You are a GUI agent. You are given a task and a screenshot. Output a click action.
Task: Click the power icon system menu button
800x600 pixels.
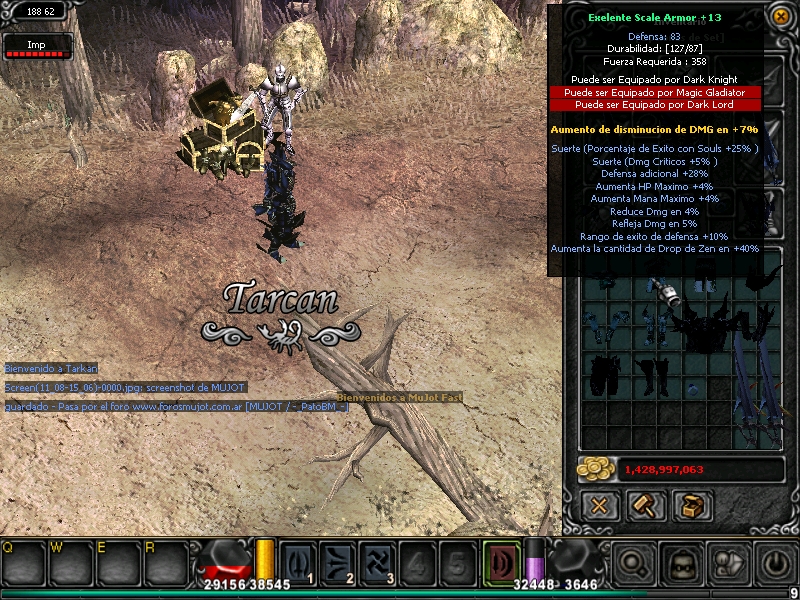coord(776,564)
